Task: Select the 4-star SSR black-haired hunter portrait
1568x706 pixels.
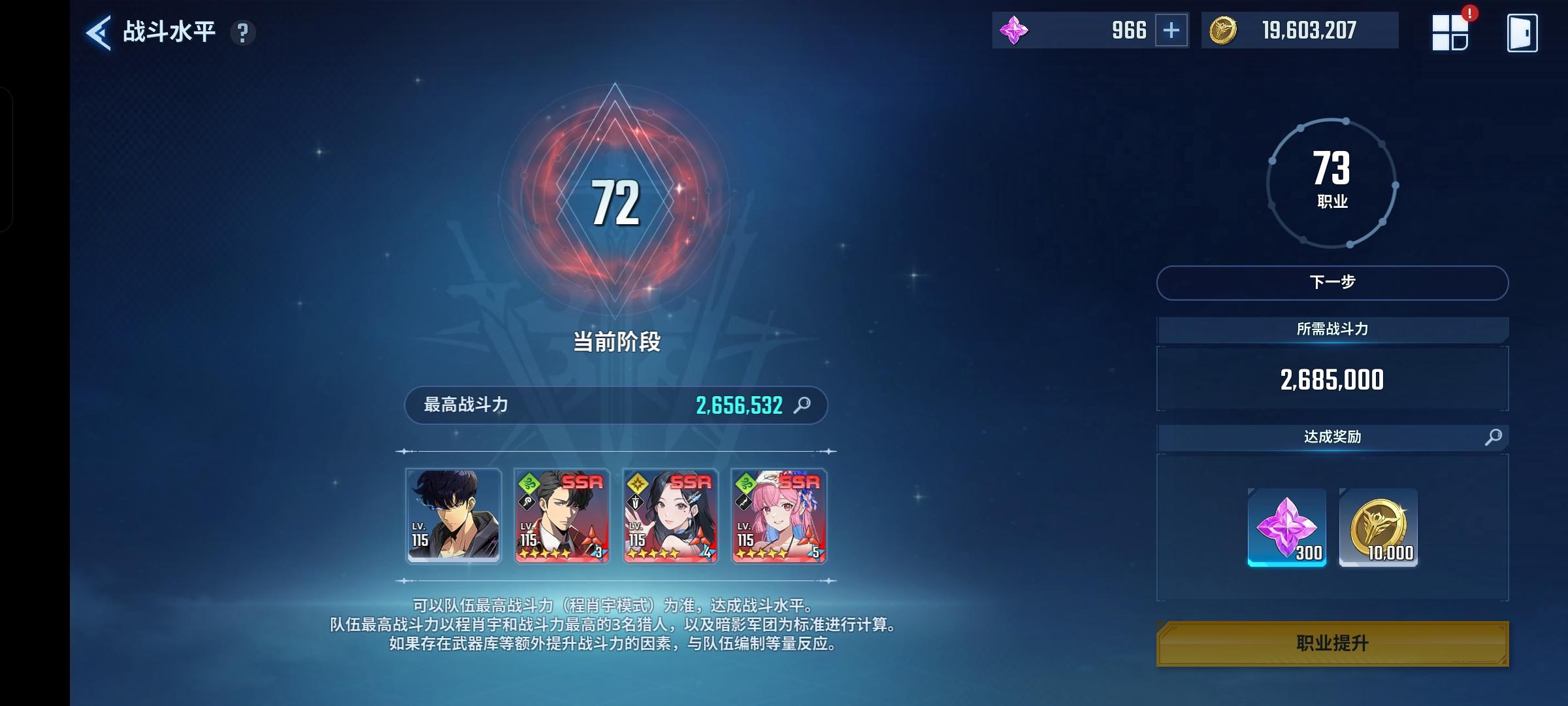Action: click(670, 516)
